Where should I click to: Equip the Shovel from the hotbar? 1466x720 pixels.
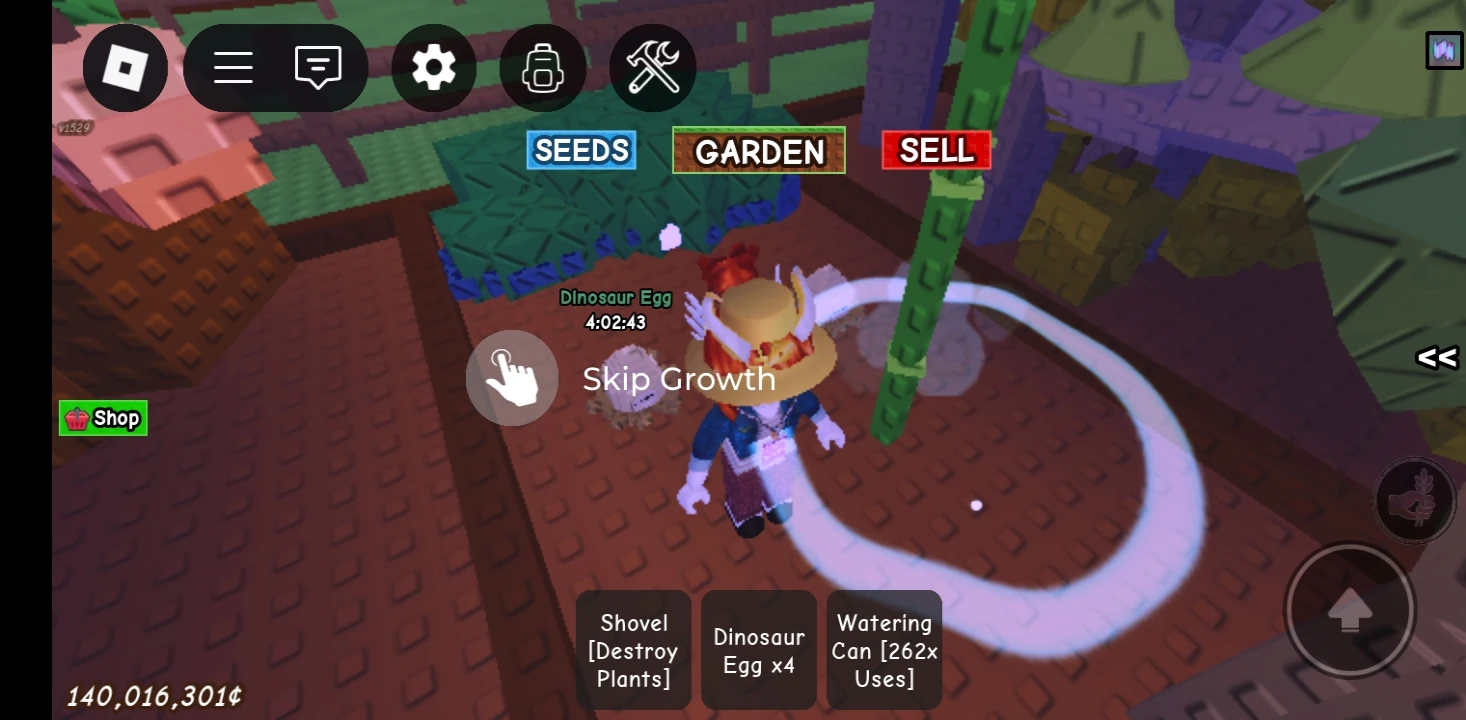[x=633, y=650]
